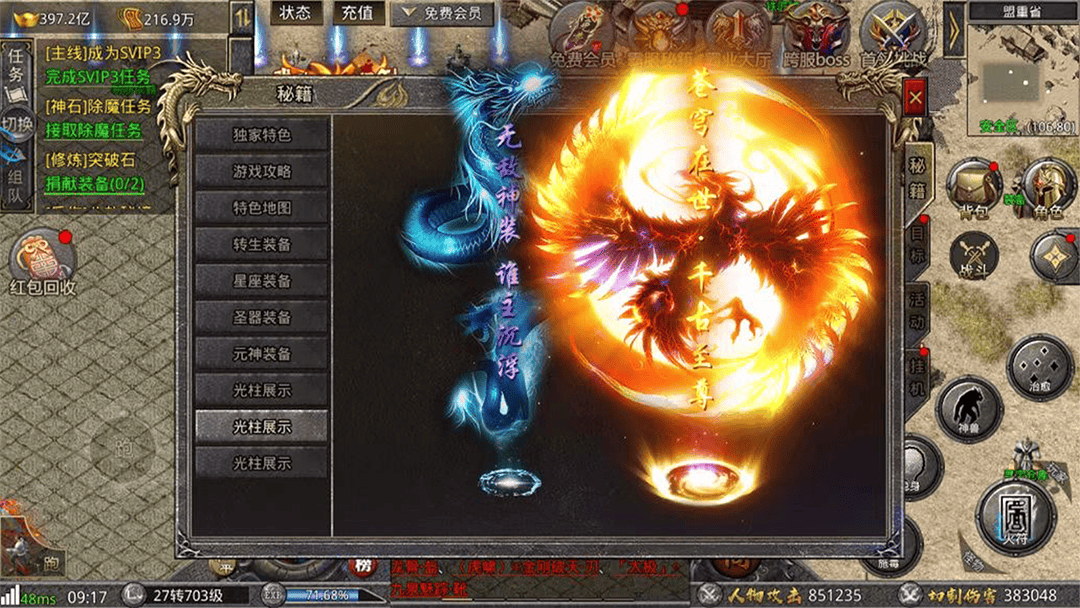Open the 充值 recharge button
Viewport: 1080px width, 608px height.
357,13
